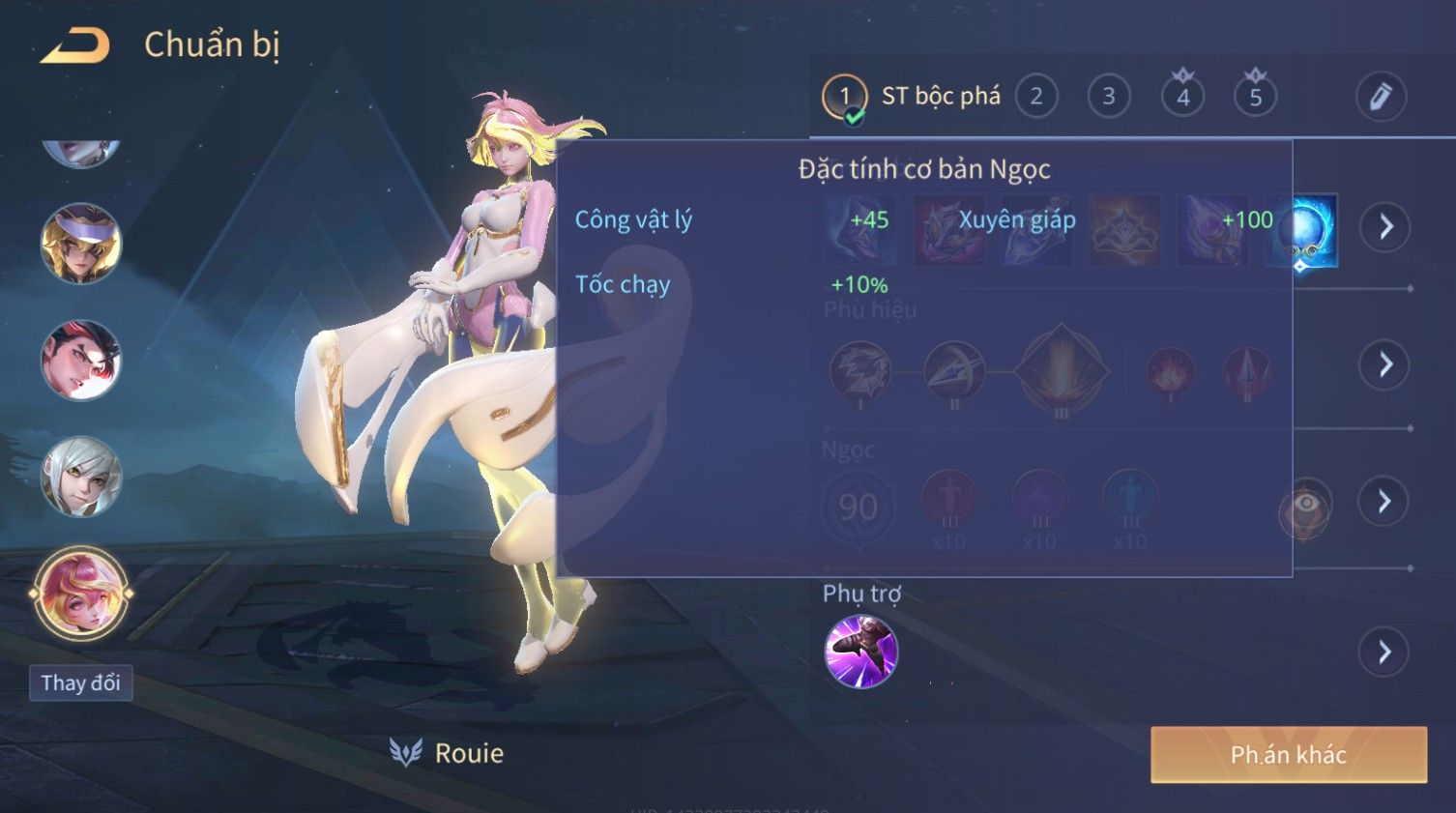
Task: Switch to preset slot 2
Action: coord(1035,97)
